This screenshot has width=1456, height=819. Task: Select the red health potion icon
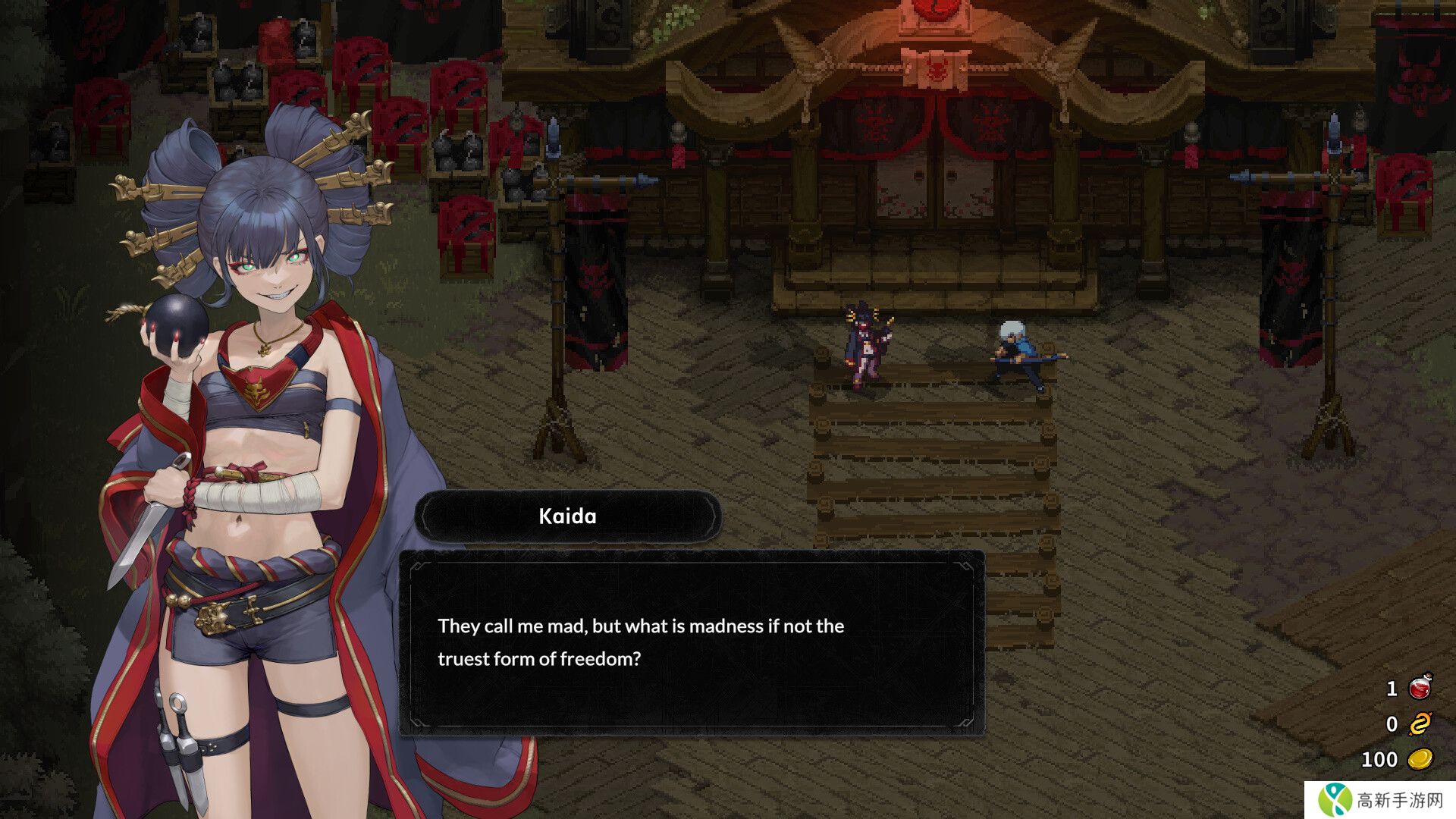(x=1420, y=687)
